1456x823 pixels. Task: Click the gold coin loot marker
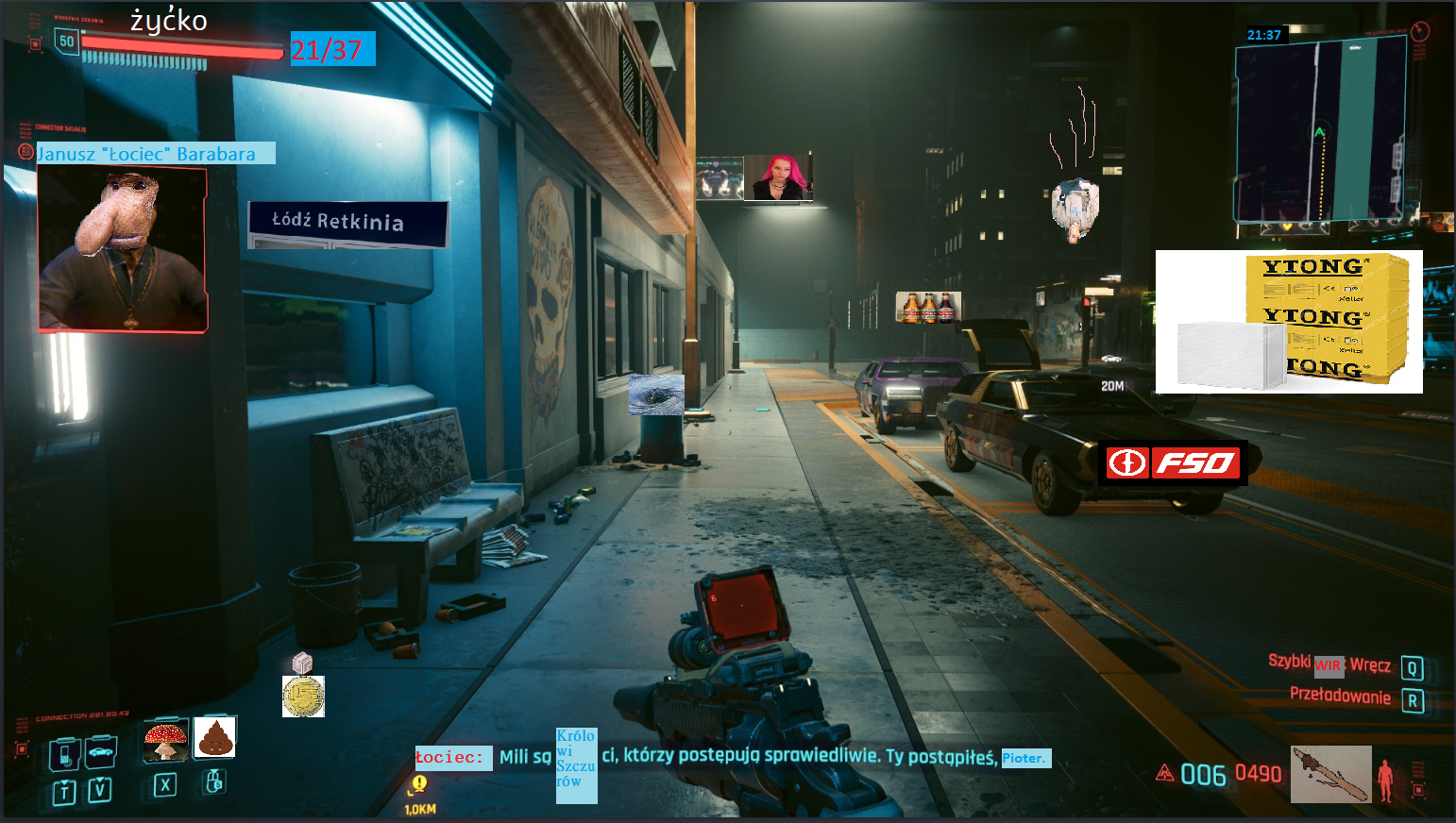tap(303, 697)
